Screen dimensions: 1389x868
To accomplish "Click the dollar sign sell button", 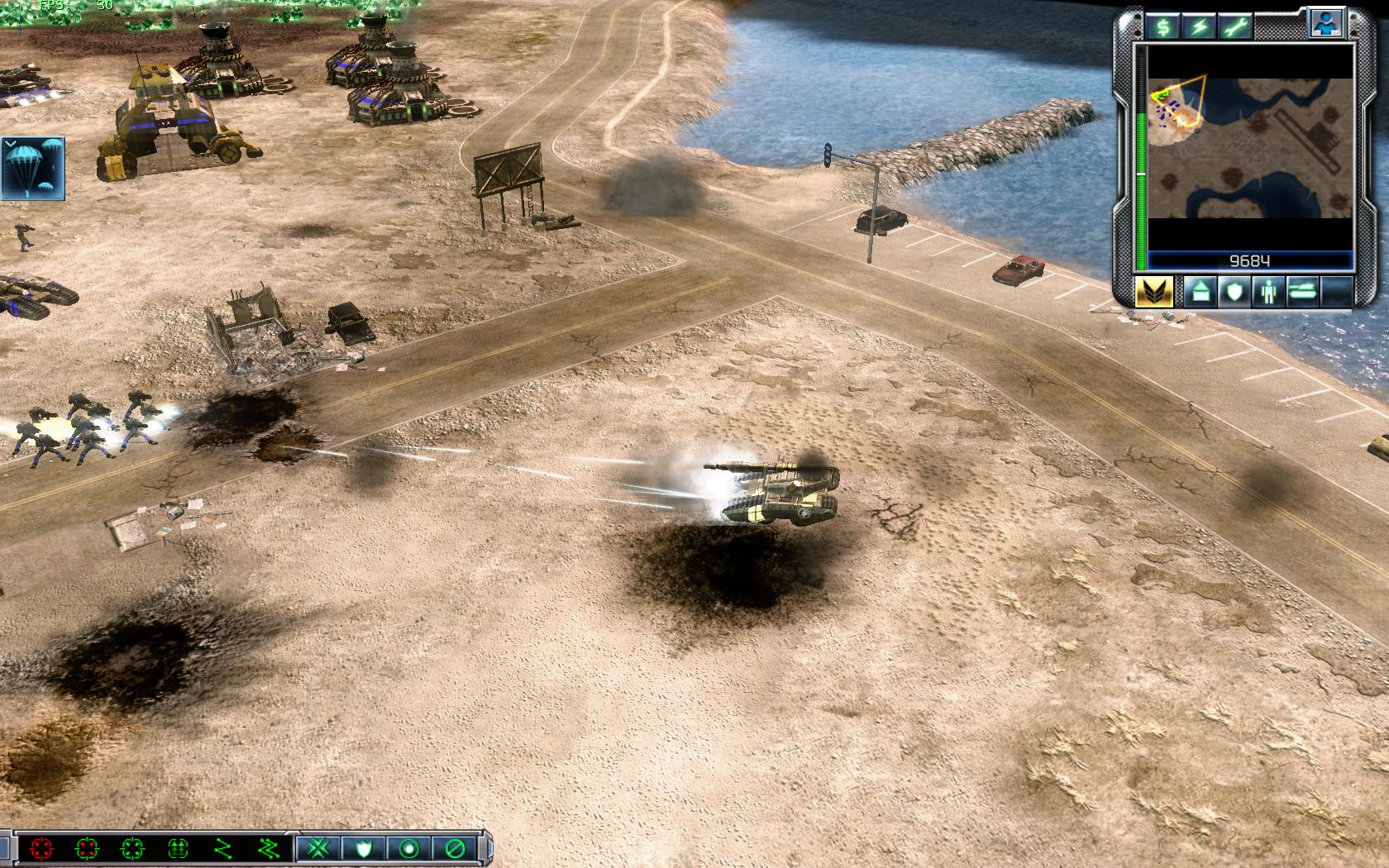I will pos(1163,26).
